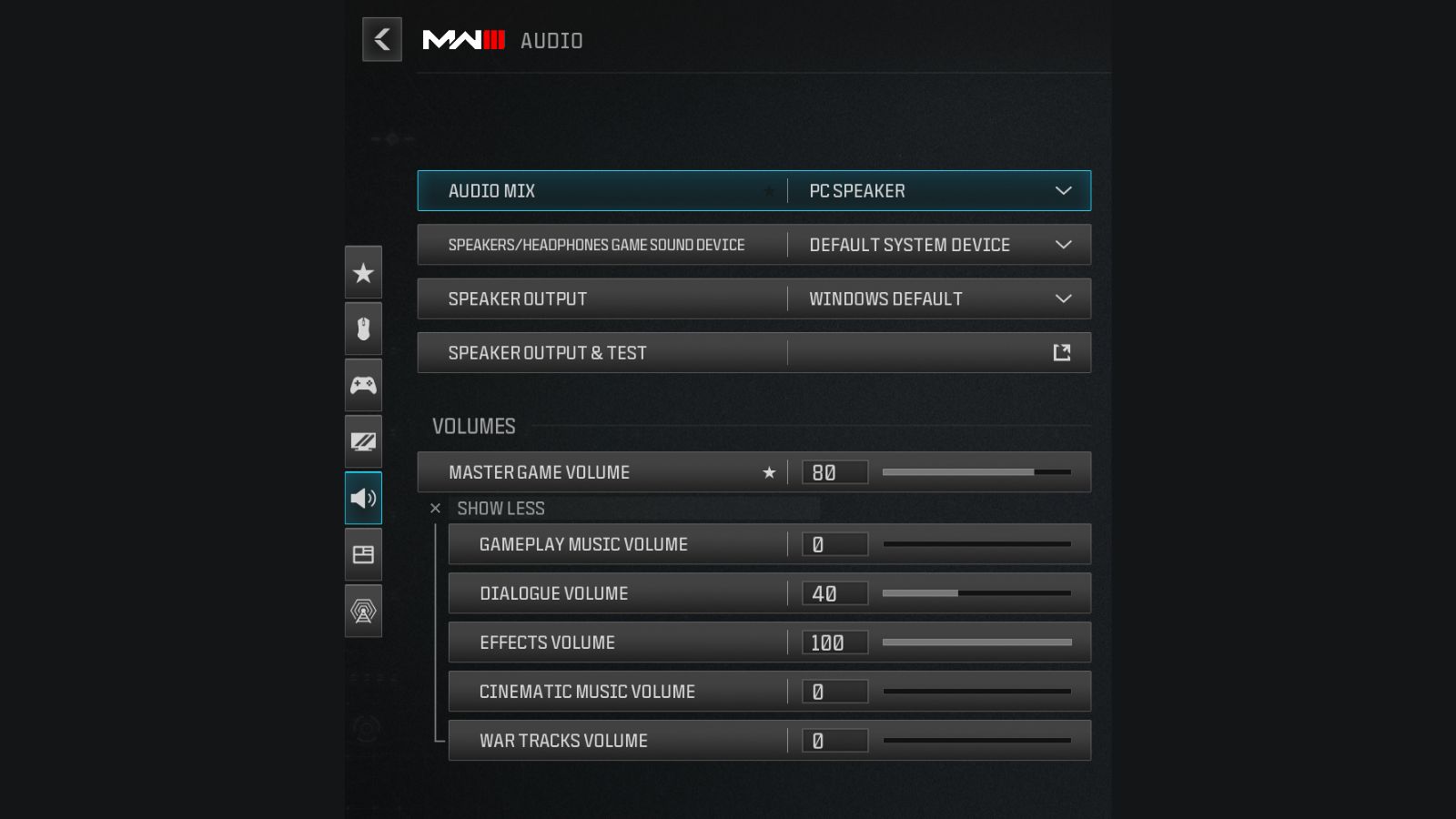This screenshot has width=1456, height=819.
Task: Click the X beside Show Less
Action: coord(435,508)
